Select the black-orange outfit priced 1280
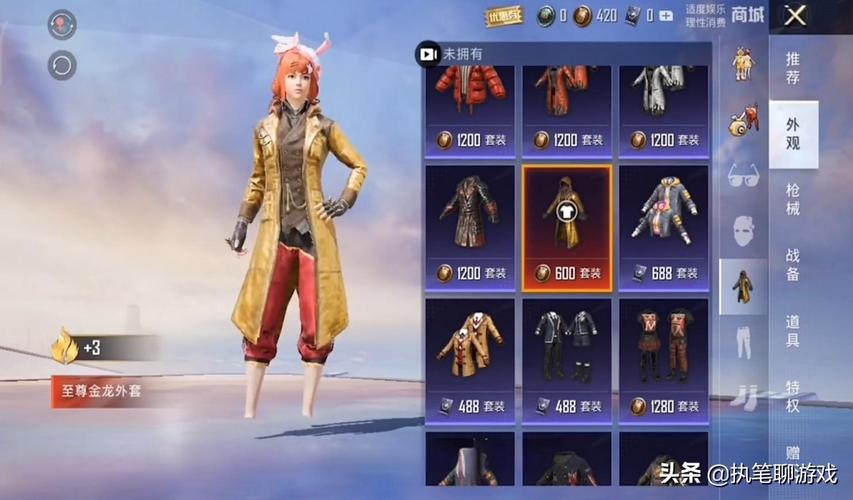This screenshot has width=853, height=500. (663, 357)
